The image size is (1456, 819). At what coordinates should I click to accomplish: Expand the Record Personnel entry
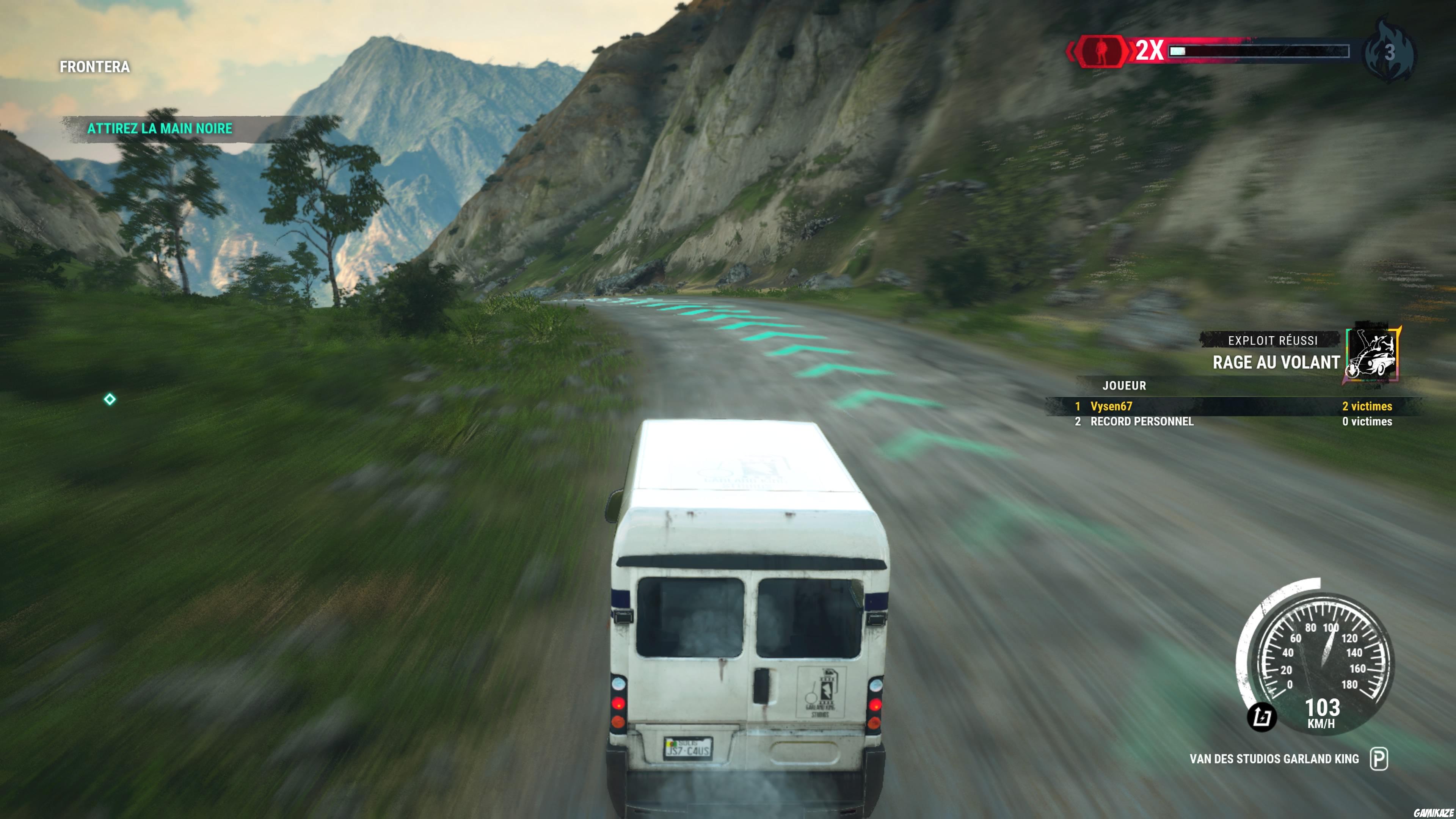pos(1142,422)
